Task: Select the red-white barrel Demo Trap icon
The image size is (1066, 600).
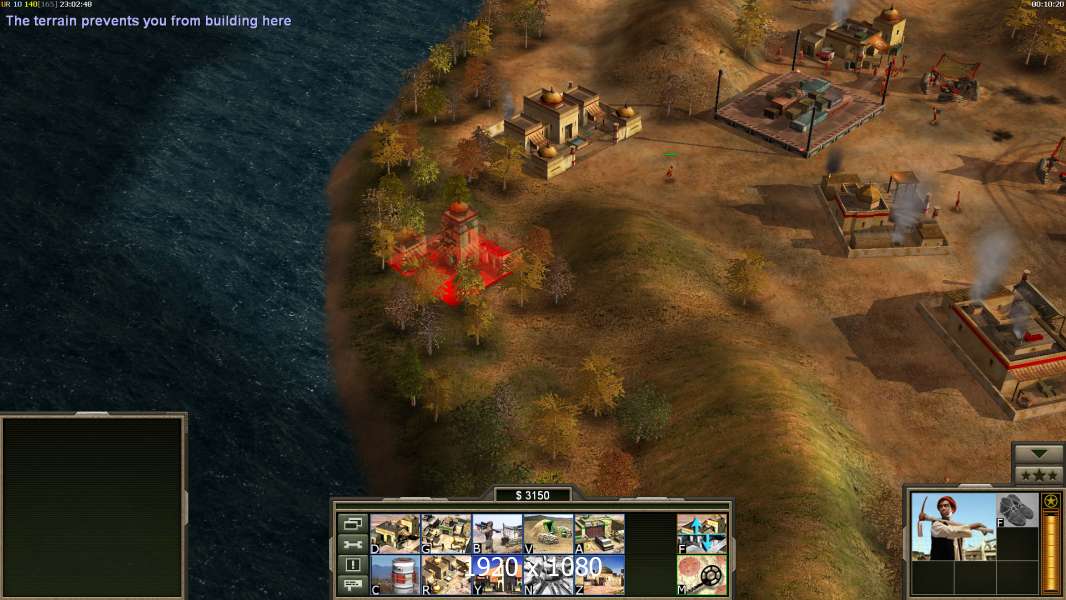Action: pos(395,575)
